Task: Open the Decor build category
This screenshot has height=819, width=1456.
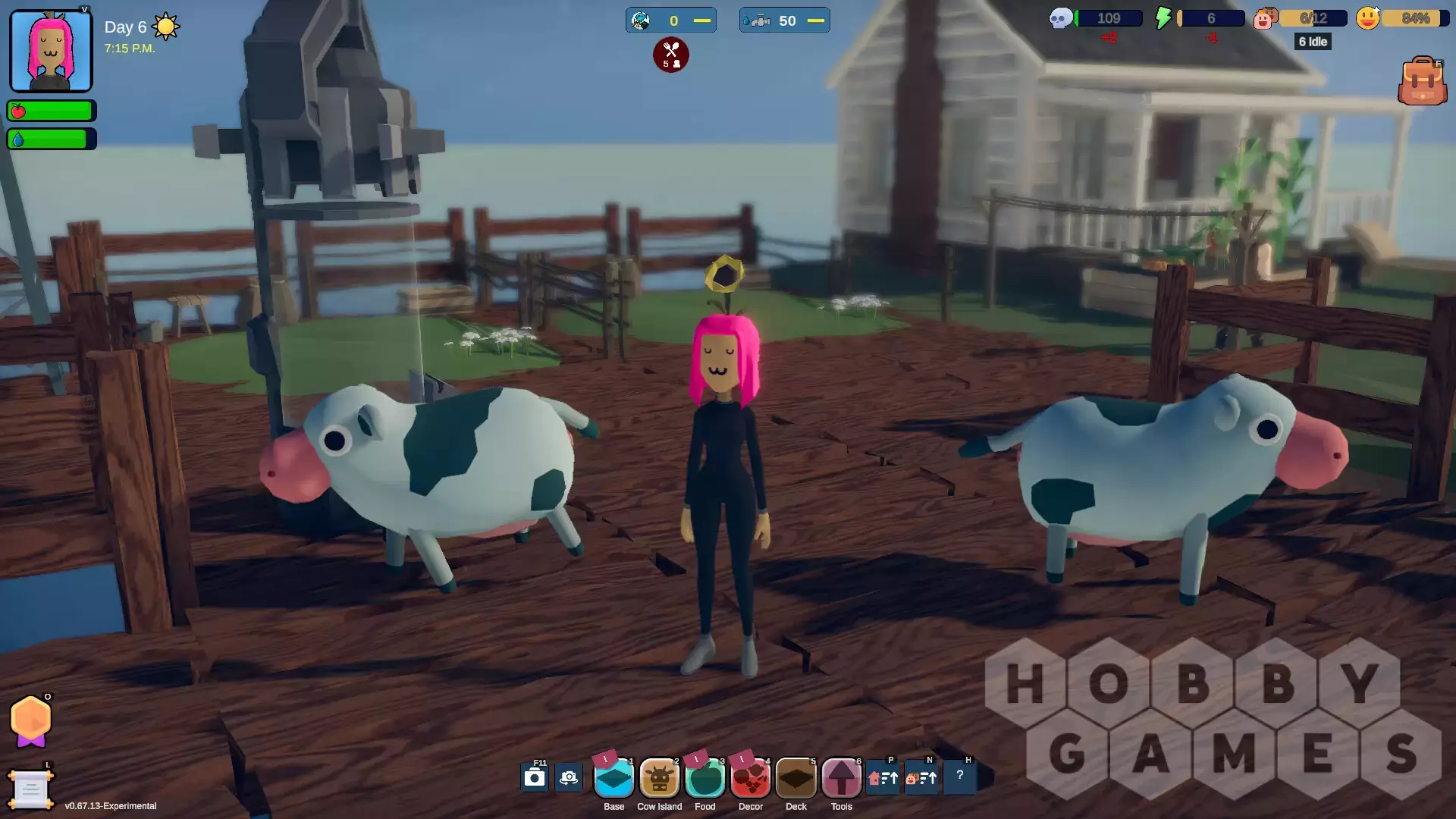Action: pos(750,778)
